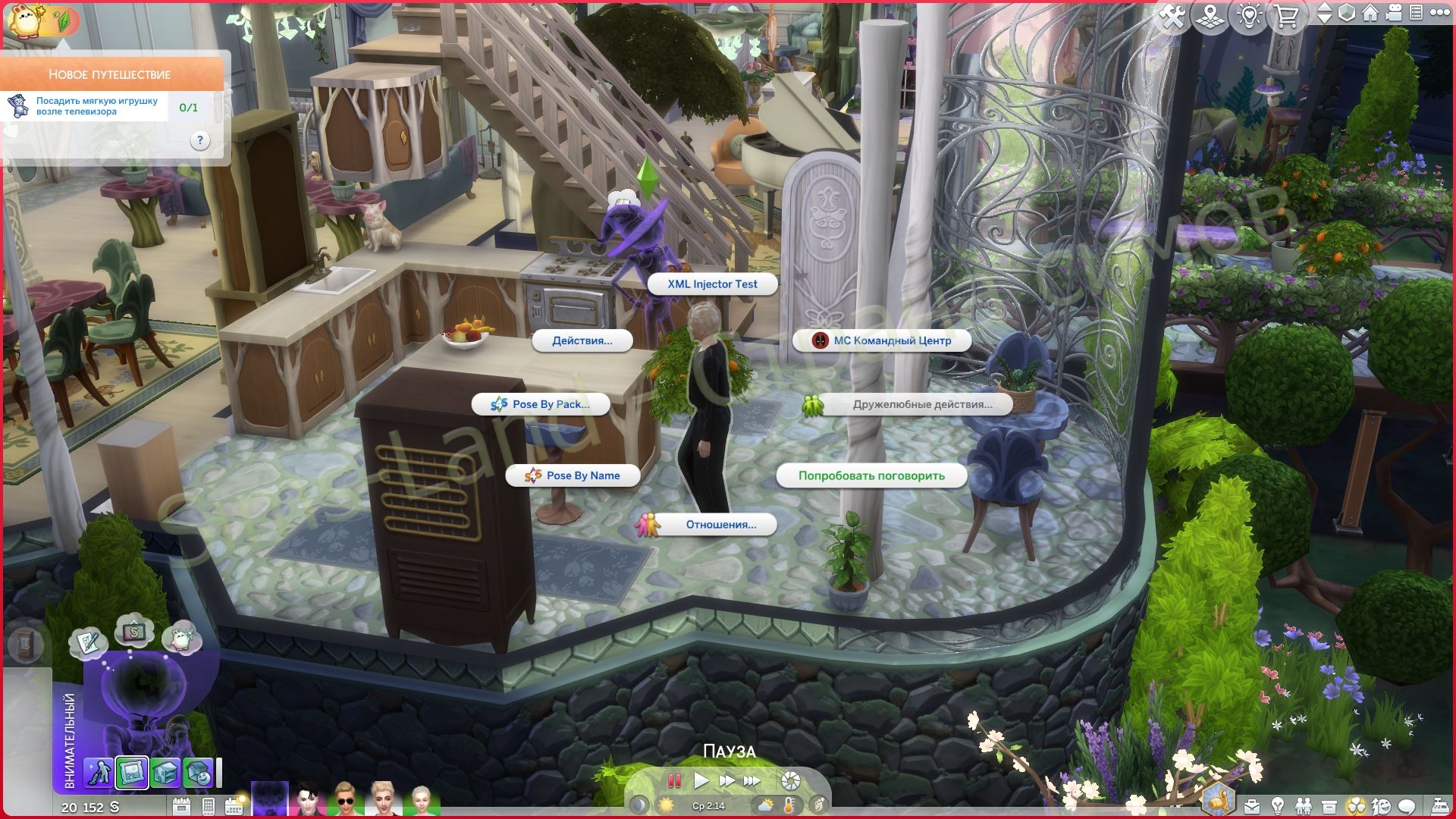This screenshot has height=819, width=1456.
Task: Click the red pause button
Action: click(673, 780)
